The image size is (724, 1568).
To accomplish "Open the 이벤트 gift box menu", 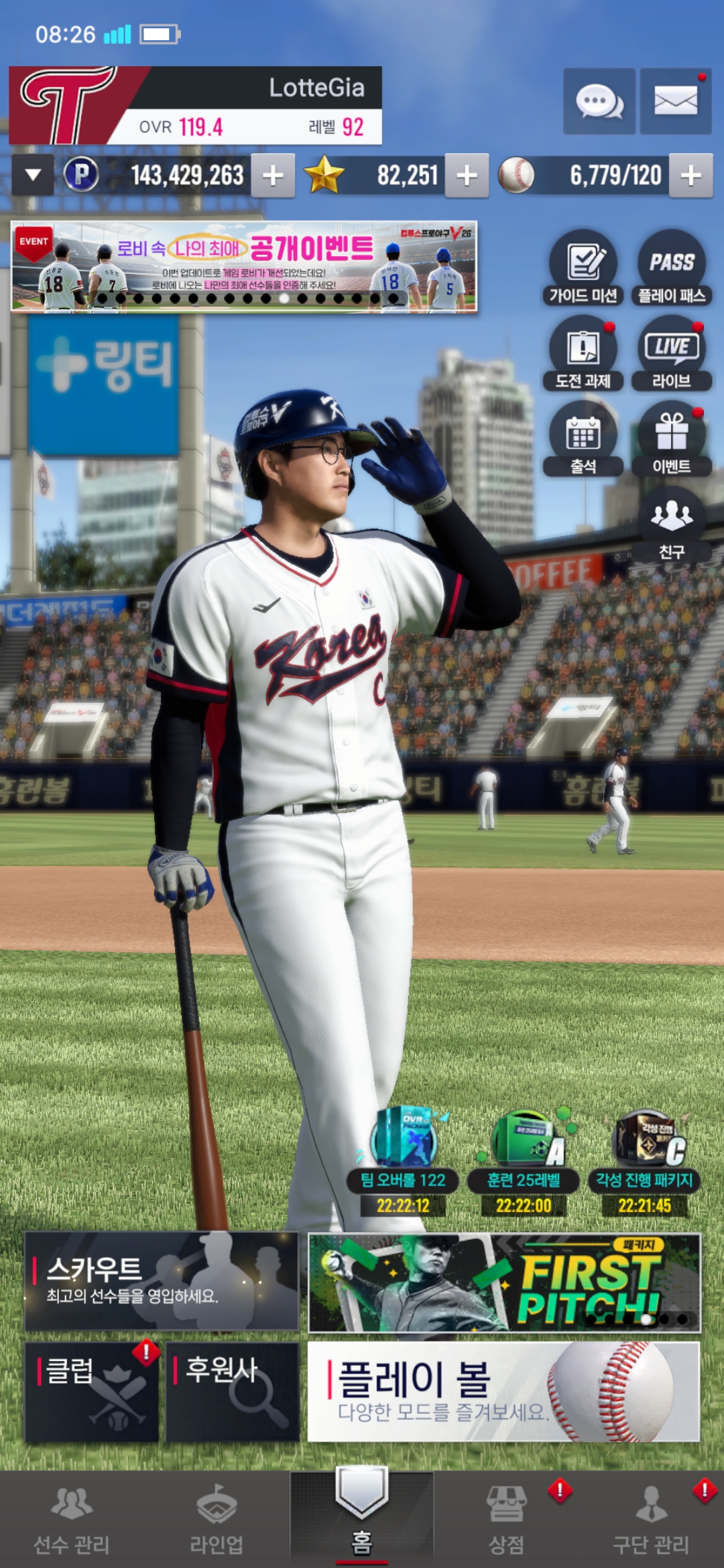I will click(x=671, y=439).
